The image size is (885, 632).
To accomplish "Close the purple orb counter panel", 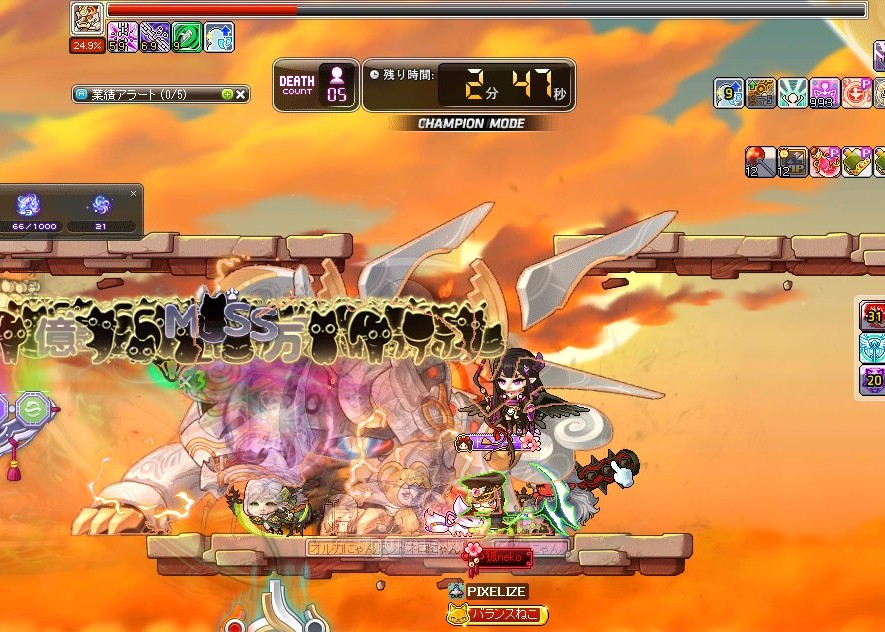I will (133, 193).
